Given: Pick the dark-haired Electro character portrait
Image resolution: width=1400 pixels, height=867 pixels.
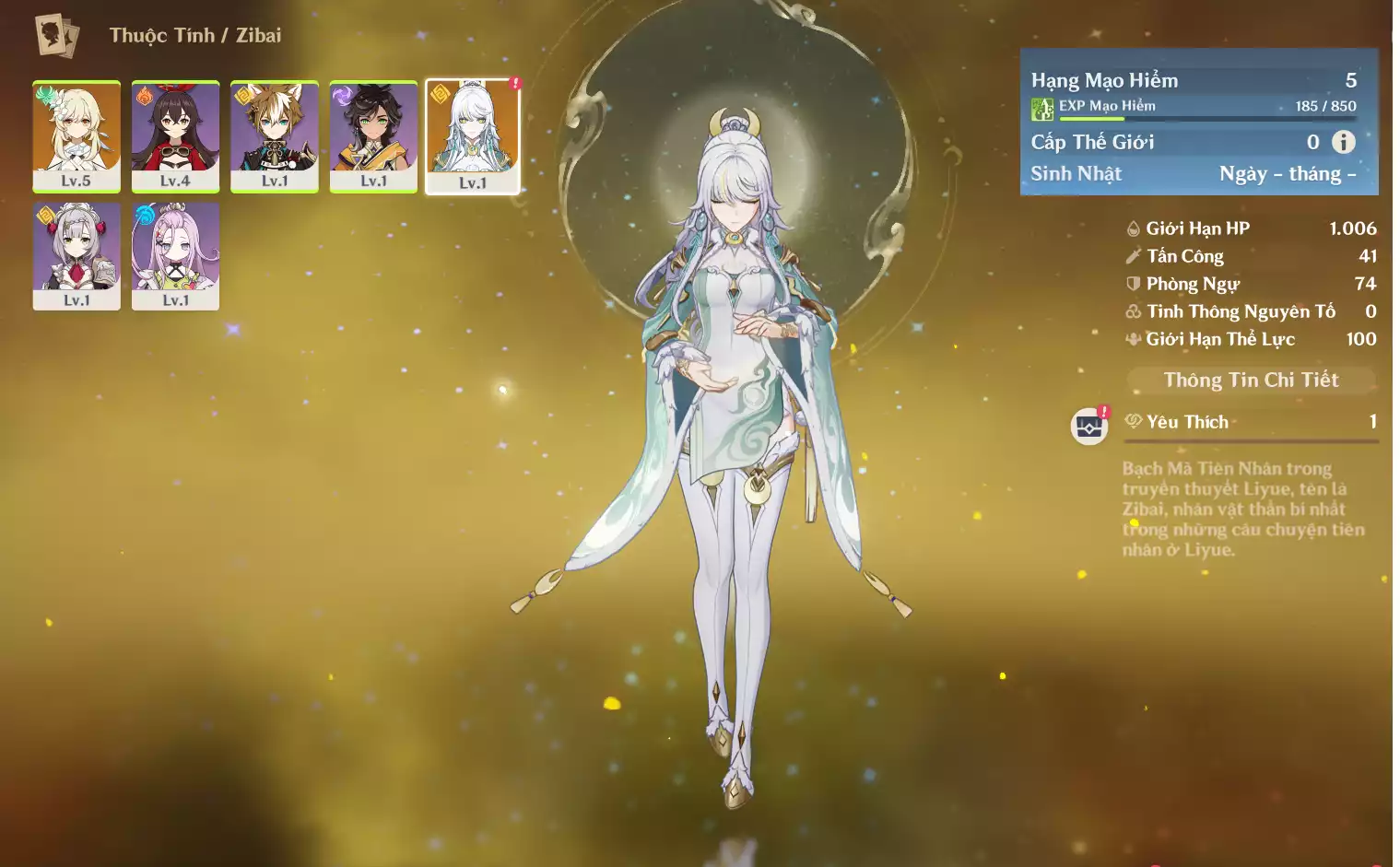Looking at the screenshot, I should 373,135.
